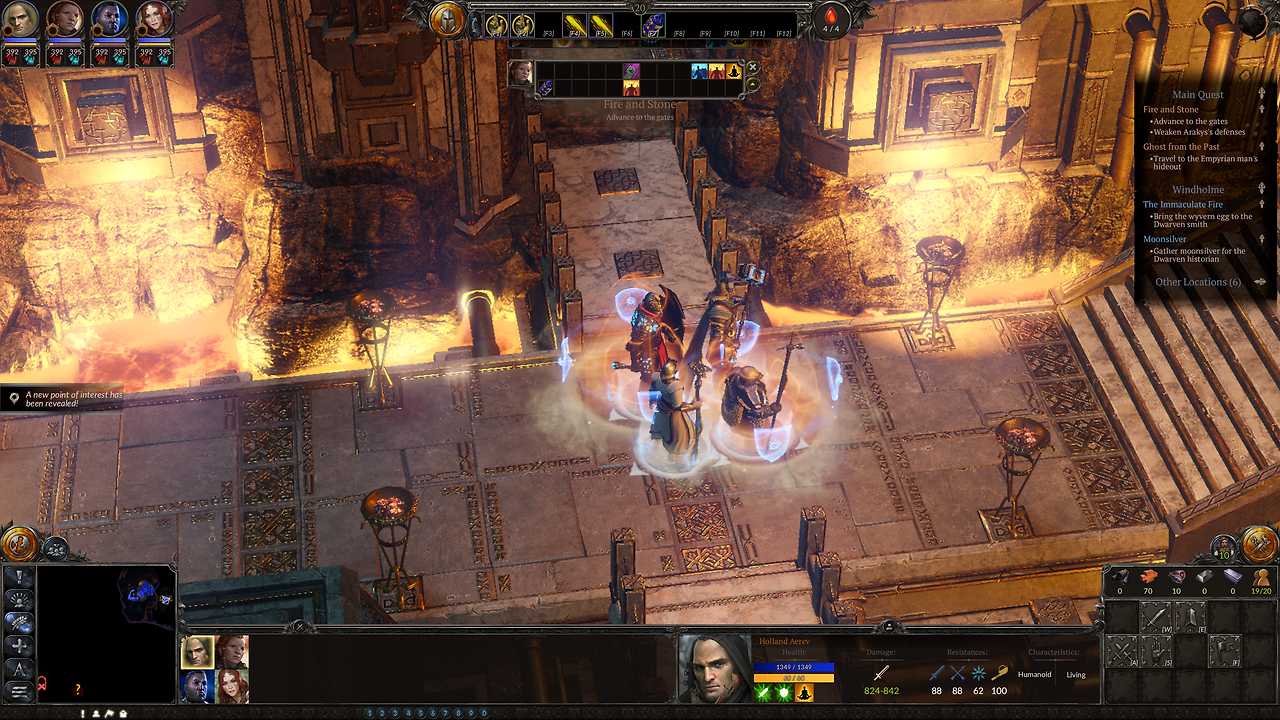1280x720 pixels.
Task: Open the menu with the three-lines button
Action: (18, 690)
